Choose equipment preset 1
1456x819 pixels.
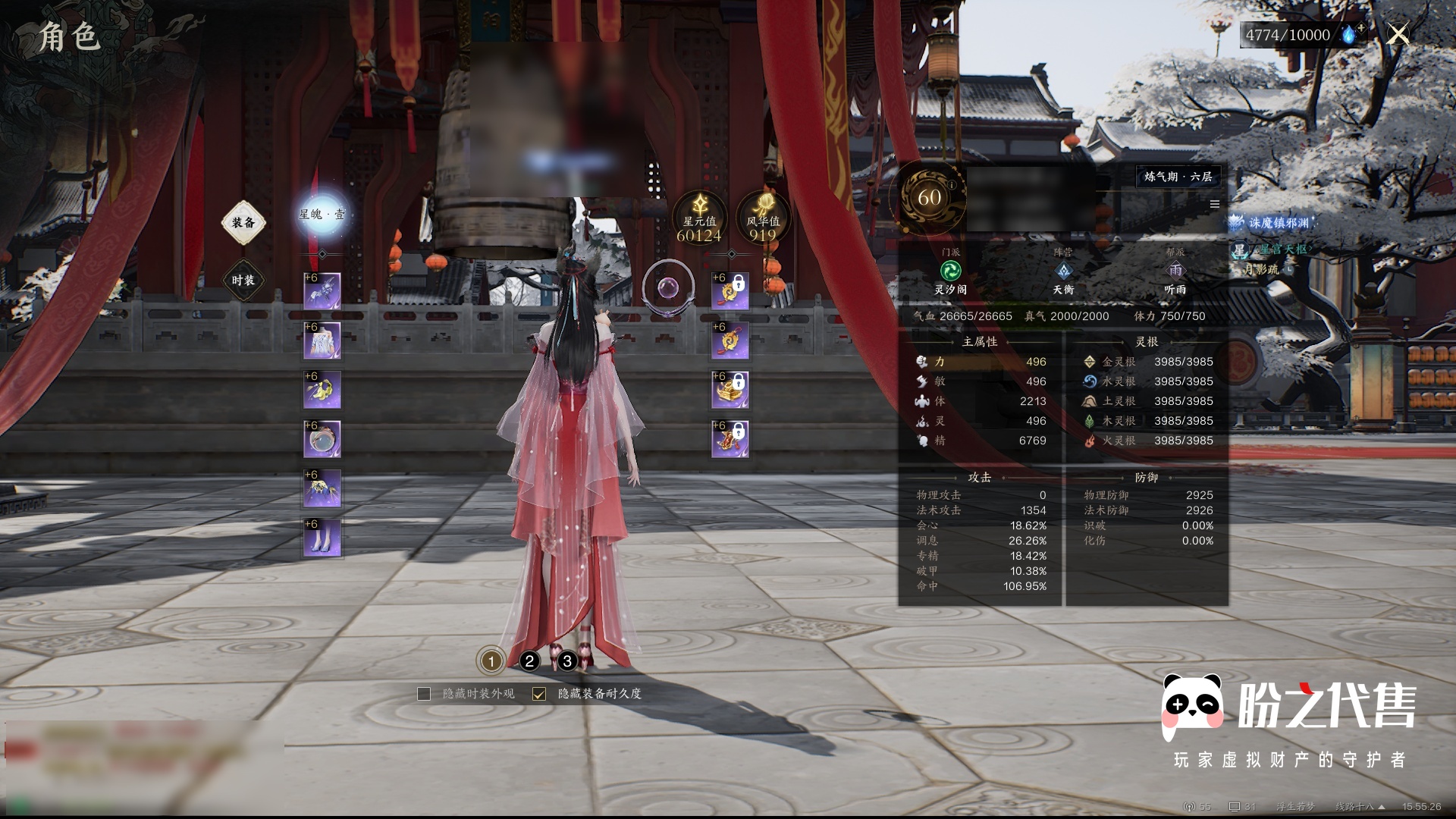coord(491,661)
